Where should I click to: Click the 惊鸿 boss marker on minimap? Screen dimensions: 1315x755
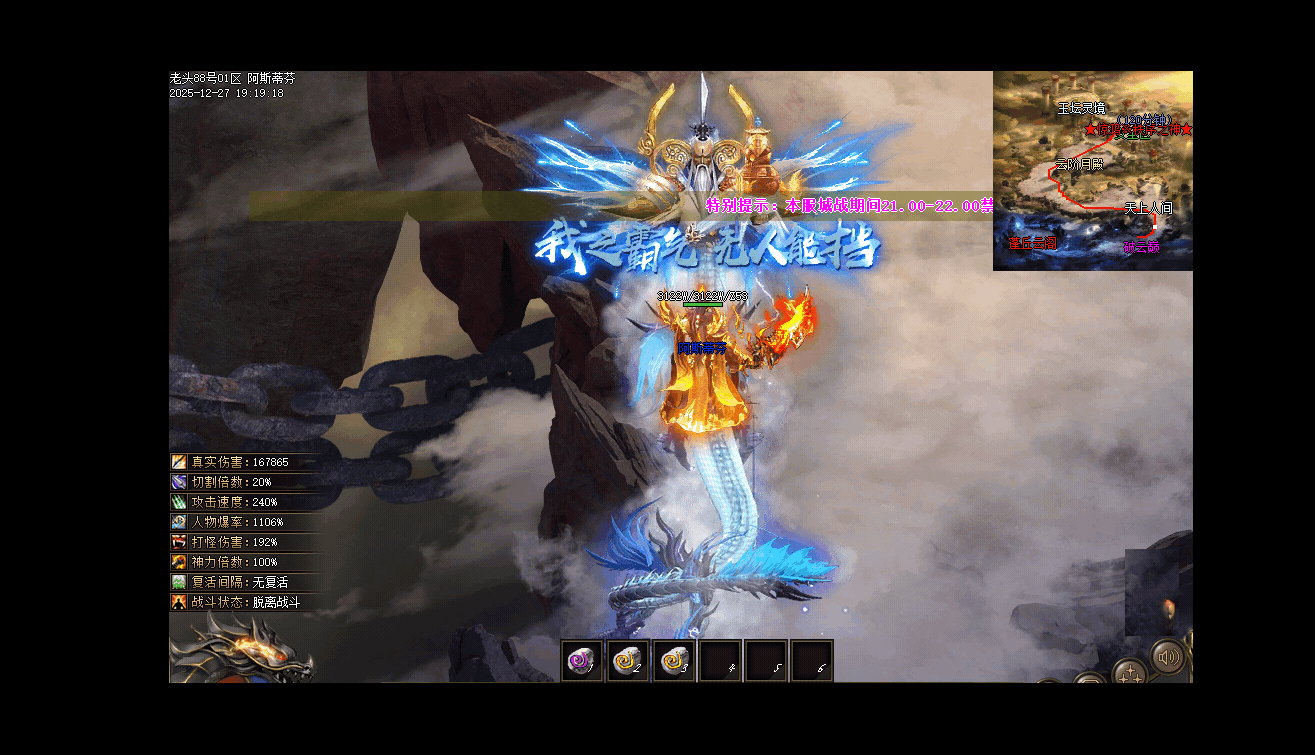1139,130
